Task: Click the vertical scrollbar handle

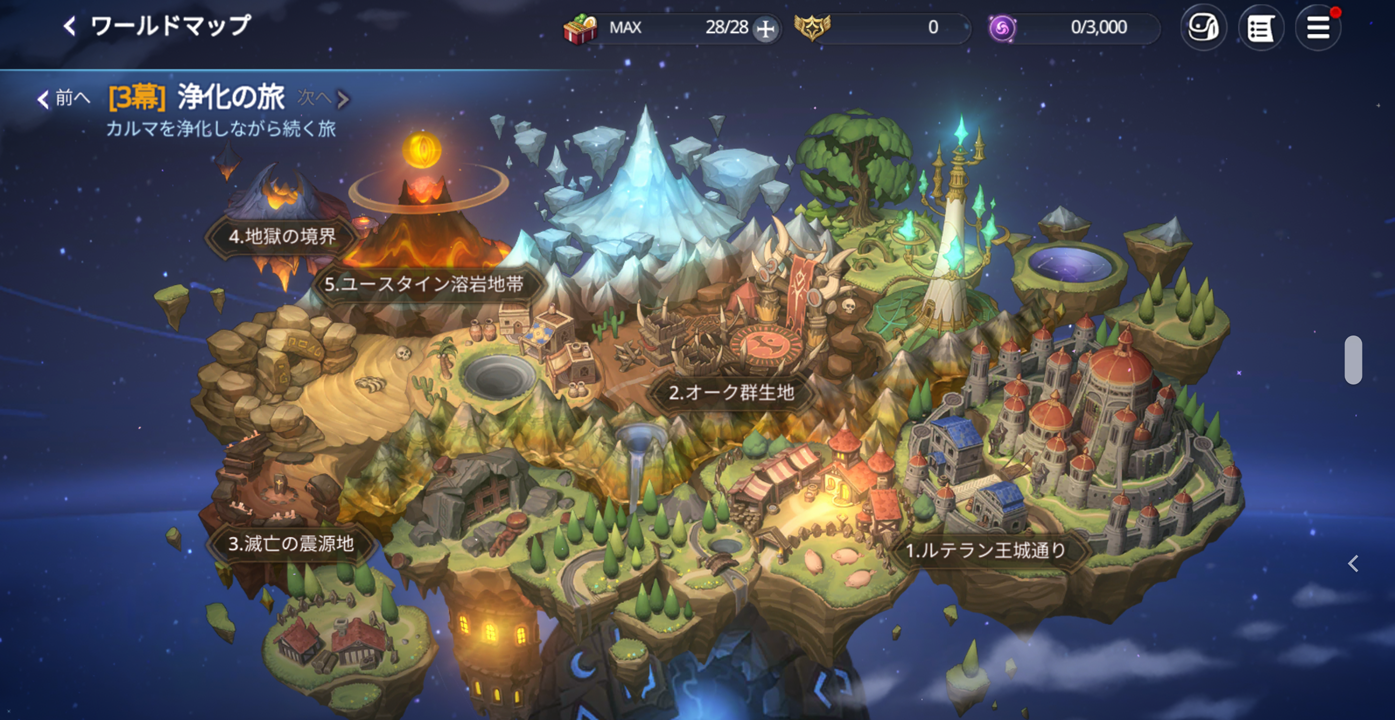Action: coord(1353,360)
